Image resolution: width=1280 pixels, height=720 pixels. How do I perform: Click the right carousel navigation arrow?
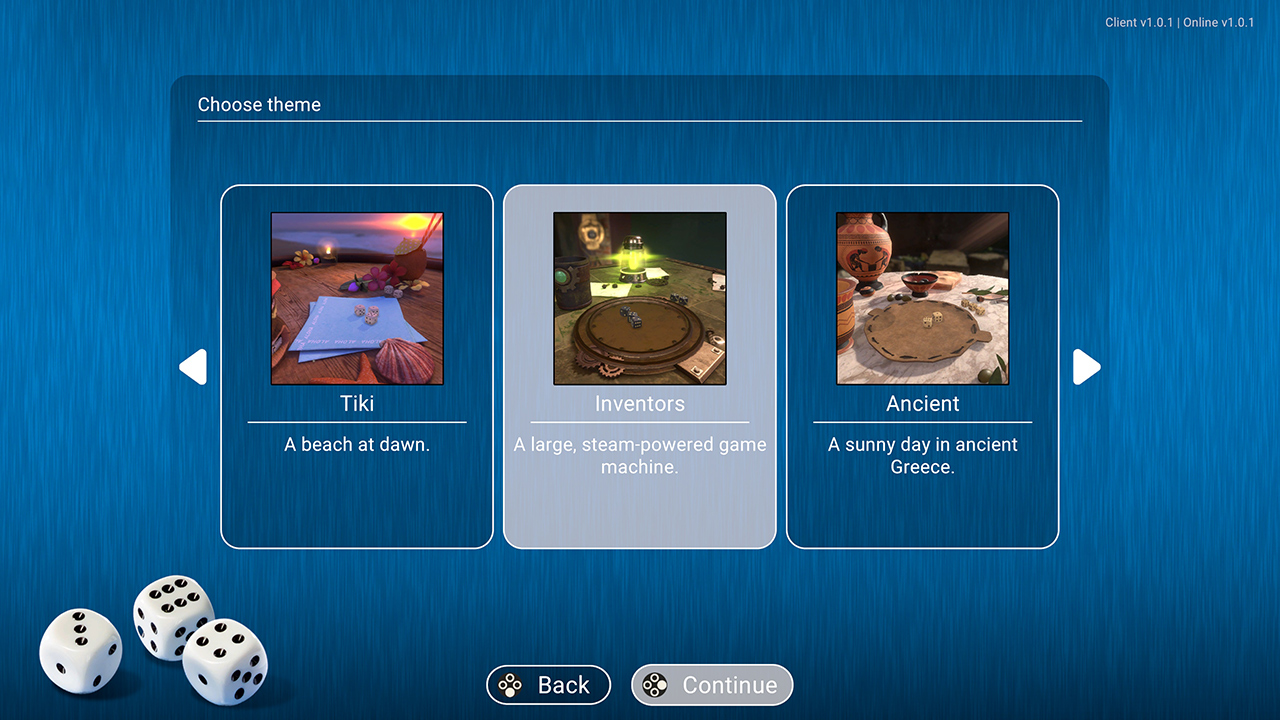tap(1086, 367)
